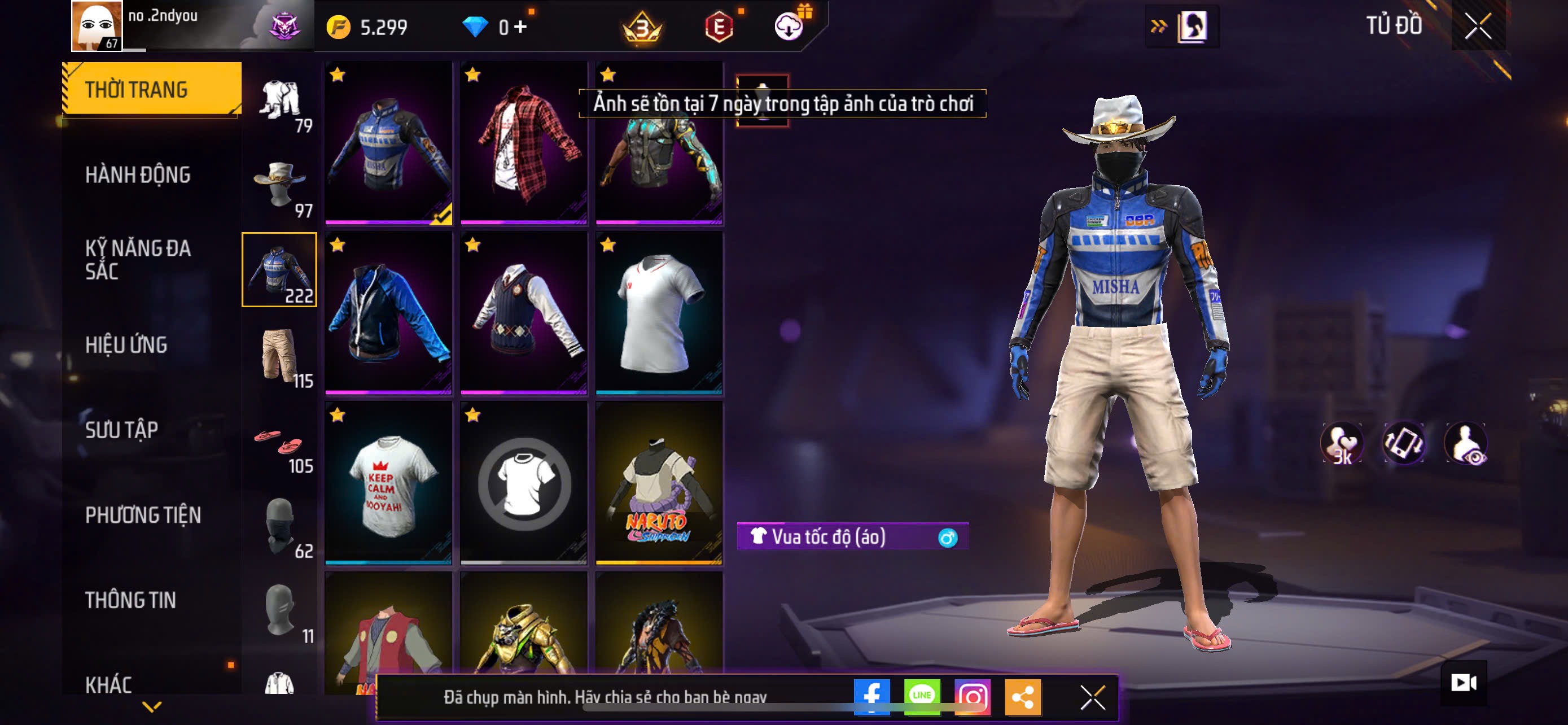1568x725 pixels.
Task: Choose the argyle sweater vest top
Action: point(523,313)
